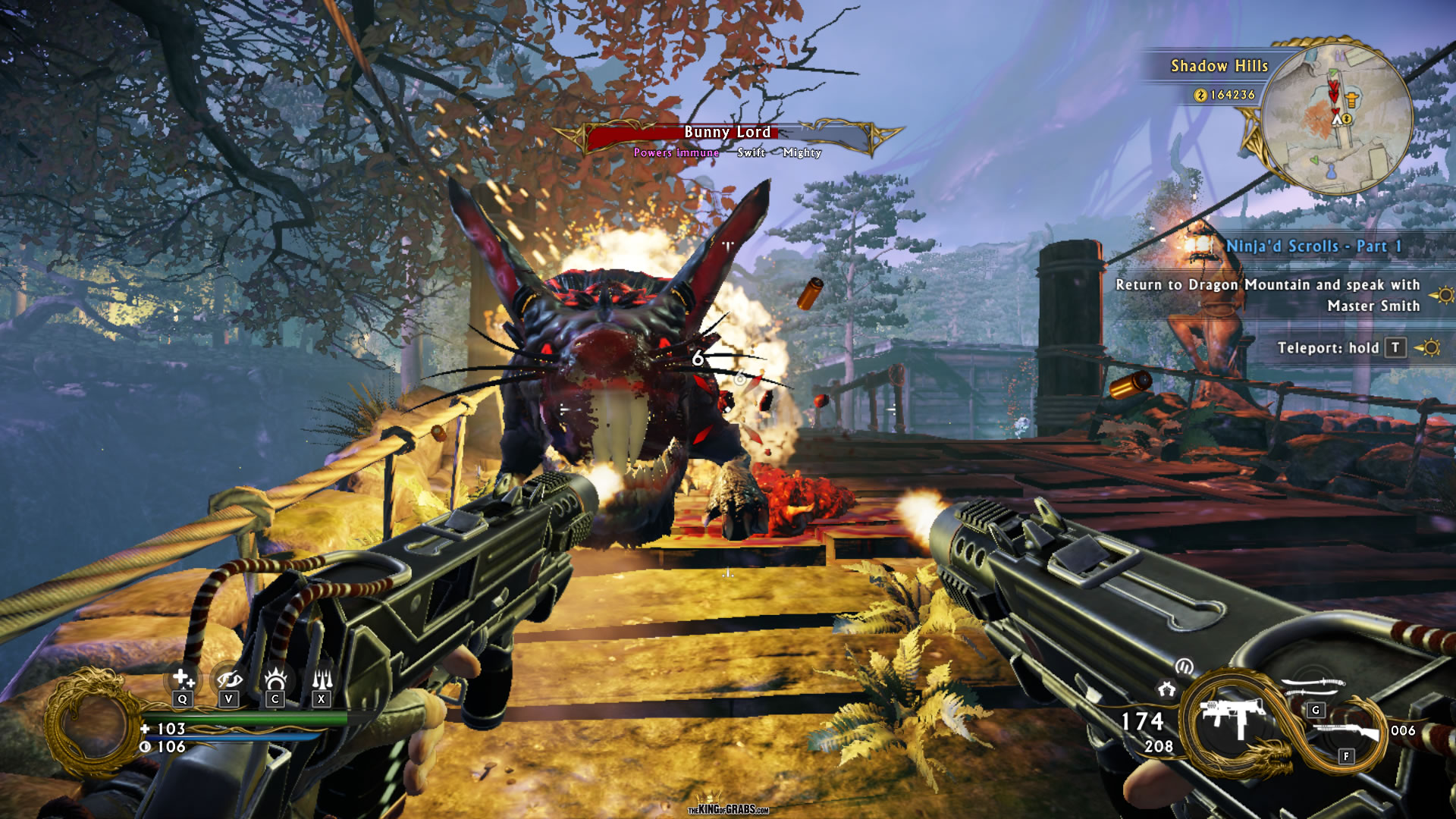The image size is (1456, 819).
Task: Activate the healing plus-sign power
Action: [x=183, y=679]
